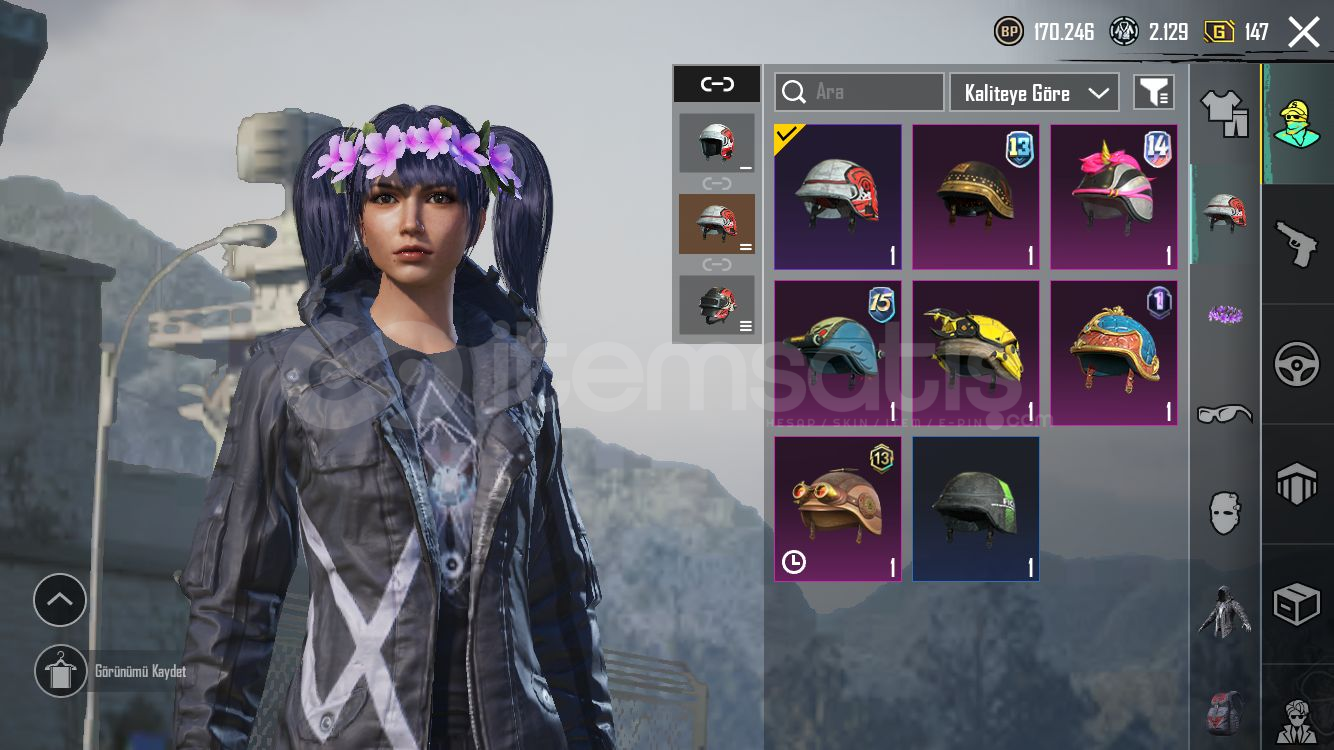Select the pink unicorn helmet skin
1334x750 pixels.
[1113, 197]
